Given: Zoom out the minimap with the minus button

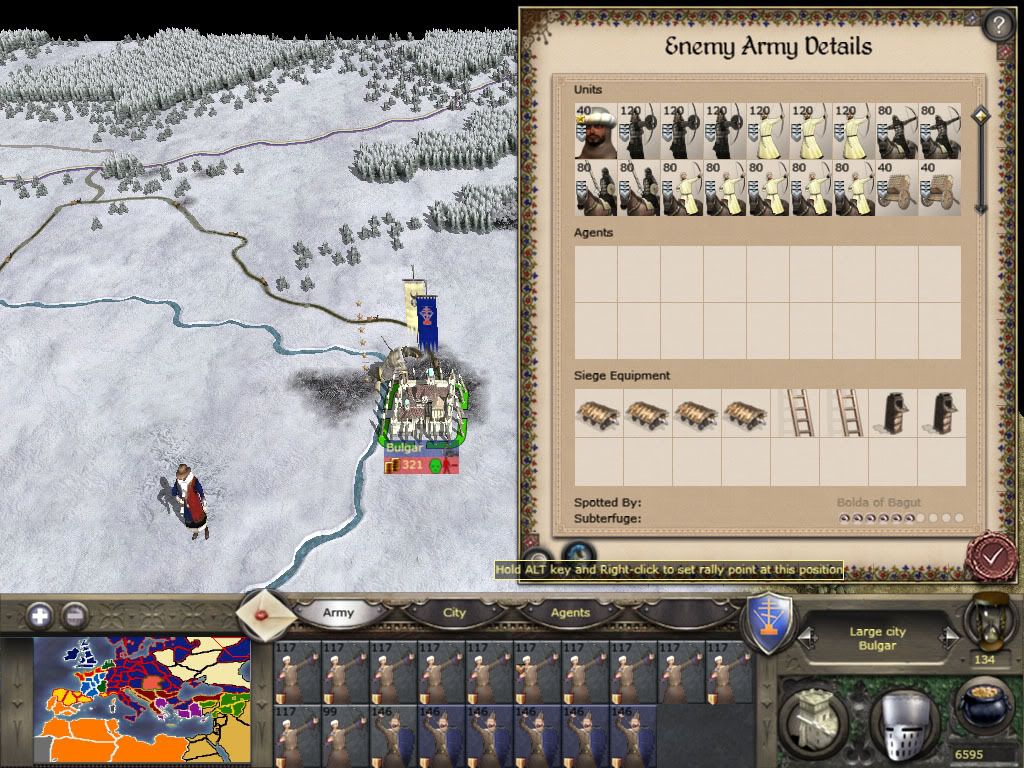Looking at the screenshot, I should 74,615.
